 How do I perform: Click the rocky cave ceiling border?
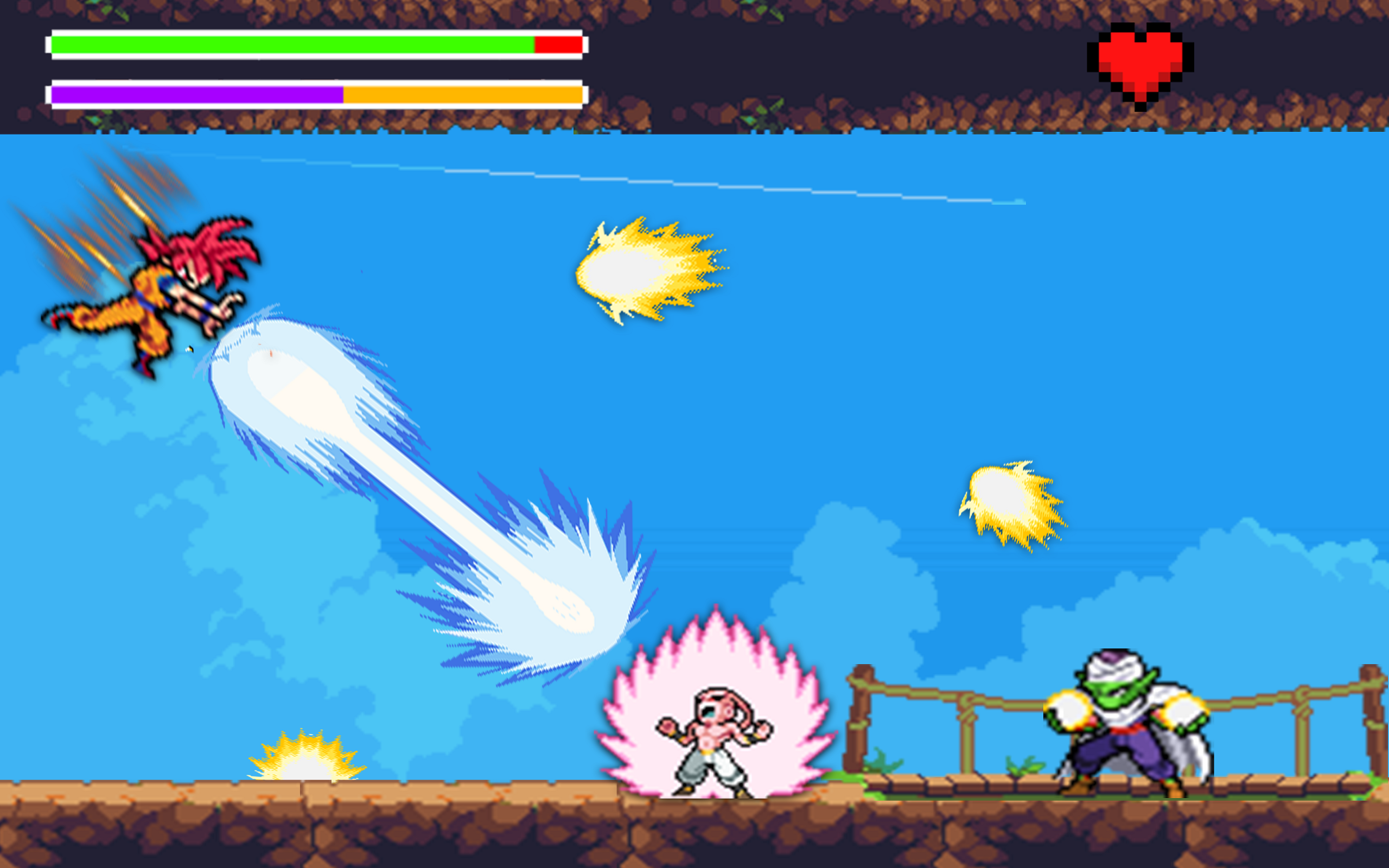click(861, 11)
